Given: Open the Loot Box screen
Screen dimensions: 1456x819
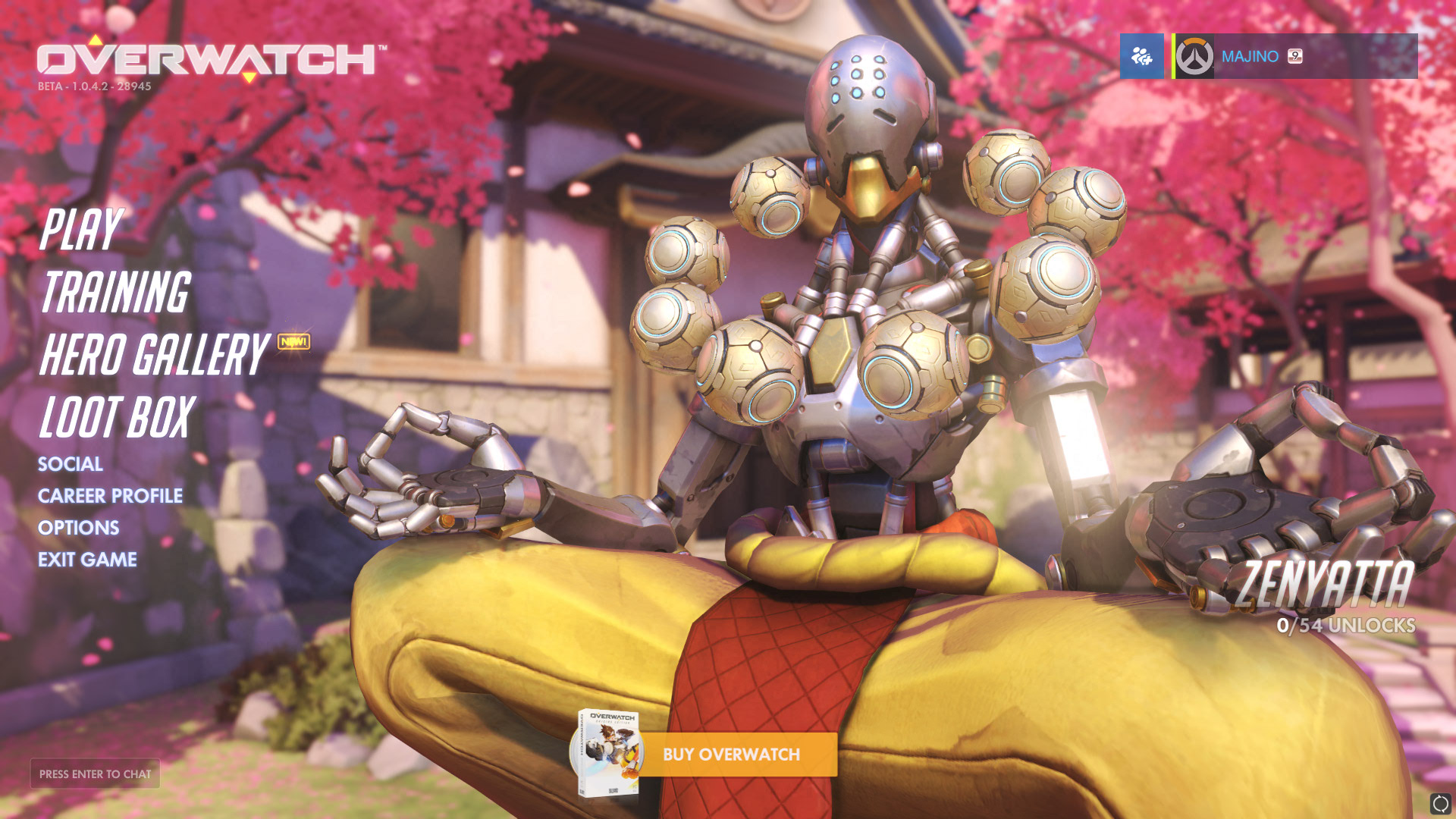Looking at the screenshot, I should click(x=118, y=417).
